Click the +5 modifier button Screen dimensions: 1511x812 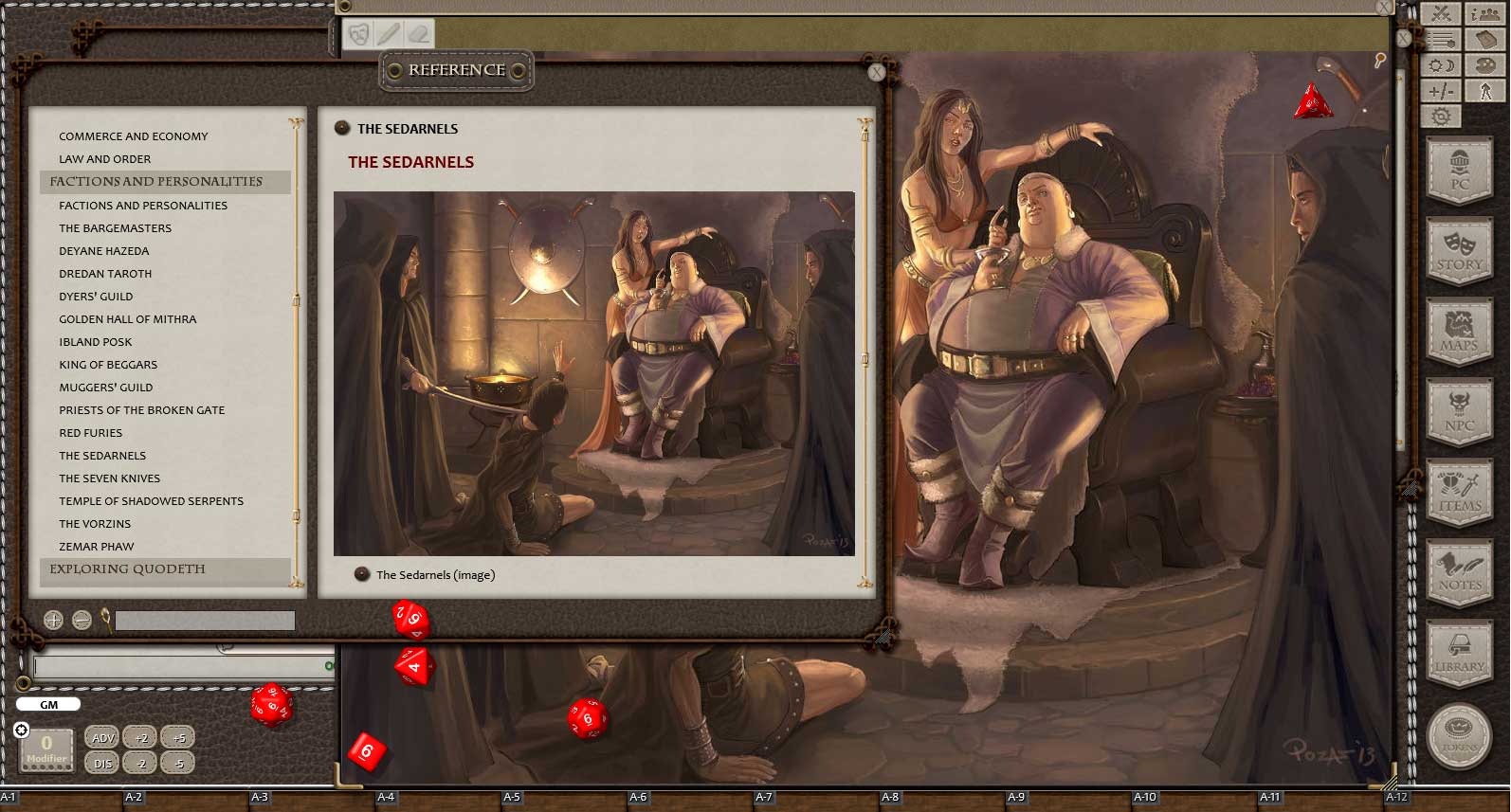coord(177,737)
